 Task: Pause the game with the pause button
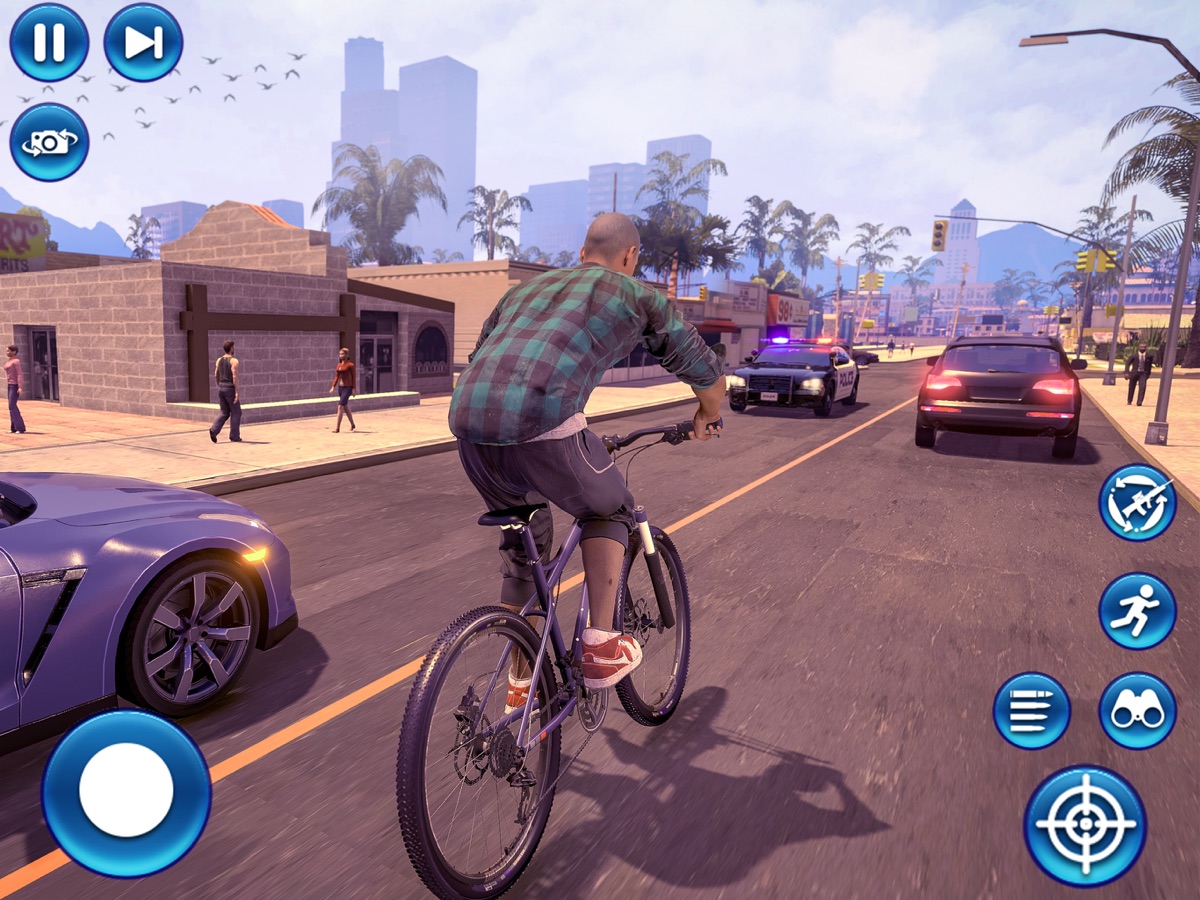49,42
